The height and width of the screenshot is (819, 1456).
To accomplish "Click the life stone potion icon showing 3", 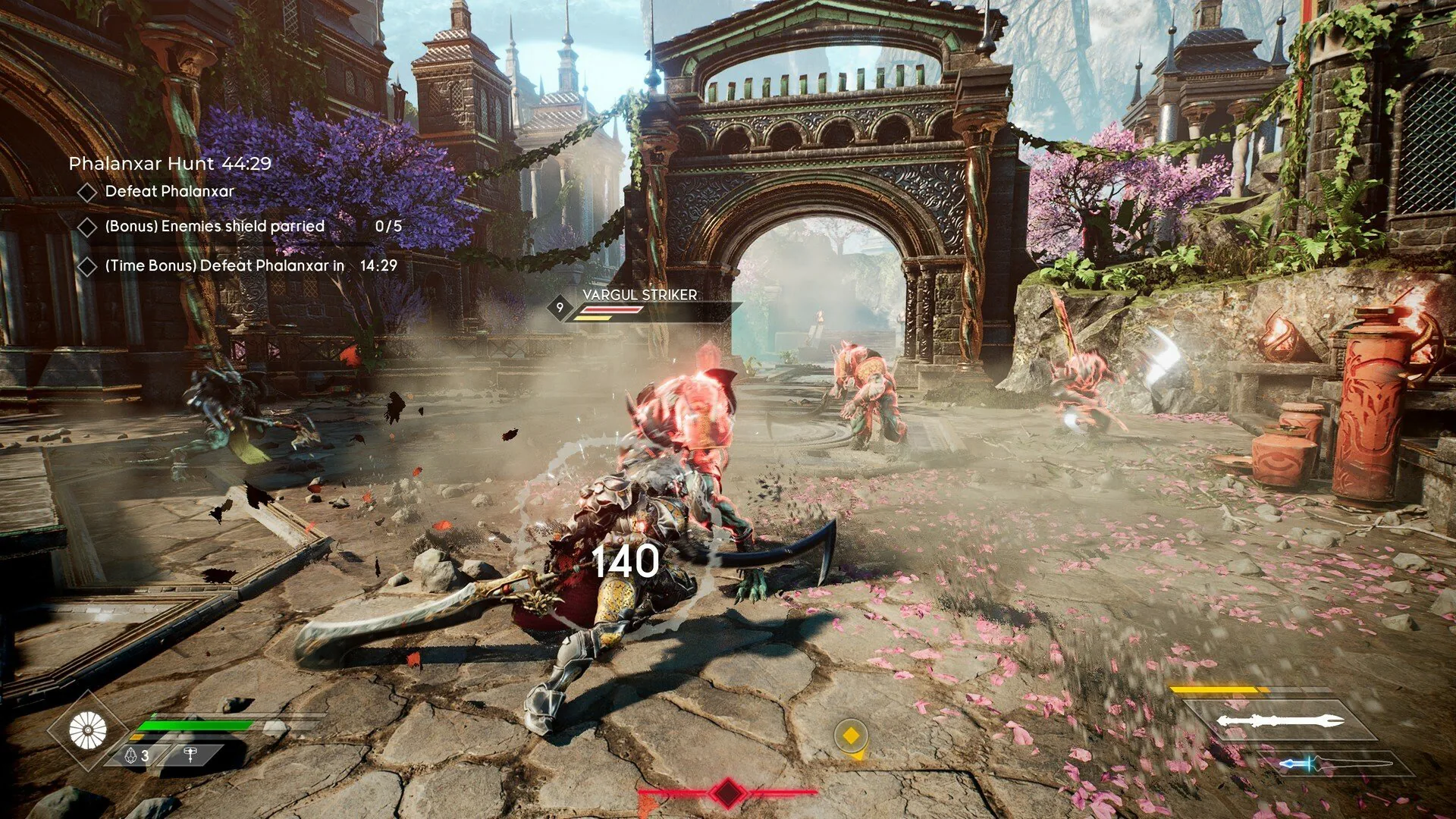I will [x=131, y=755].
